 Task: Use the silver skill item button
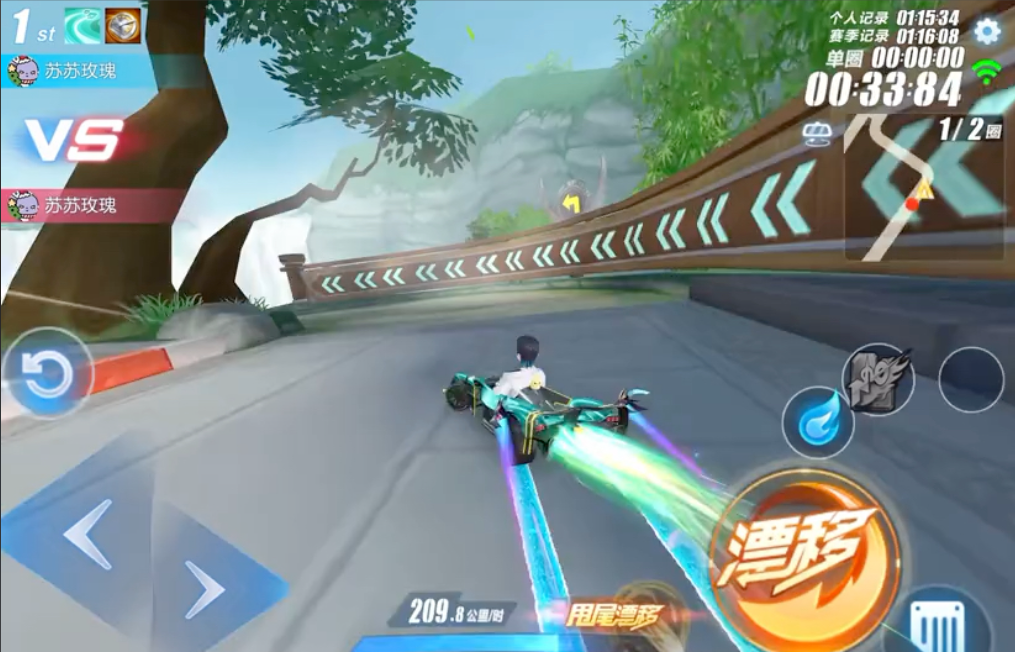point(877,379)
